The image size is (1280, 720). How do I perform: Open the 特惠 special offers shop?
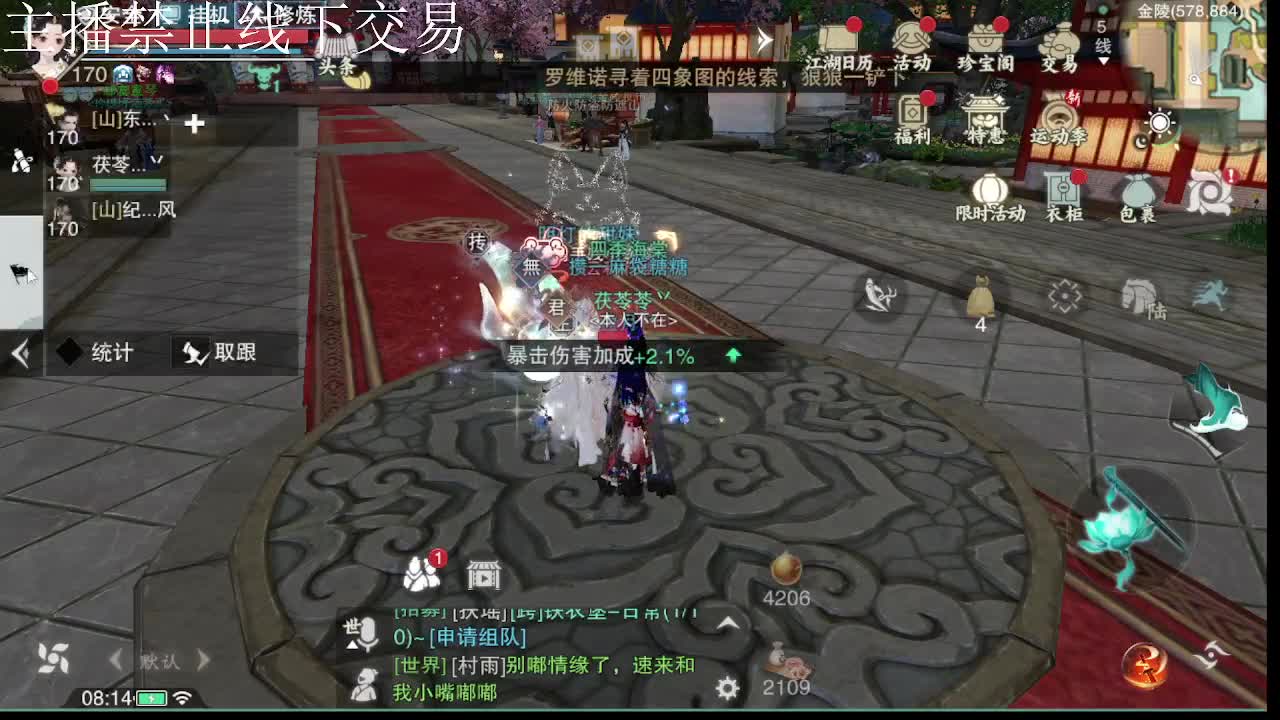(984, 120)
